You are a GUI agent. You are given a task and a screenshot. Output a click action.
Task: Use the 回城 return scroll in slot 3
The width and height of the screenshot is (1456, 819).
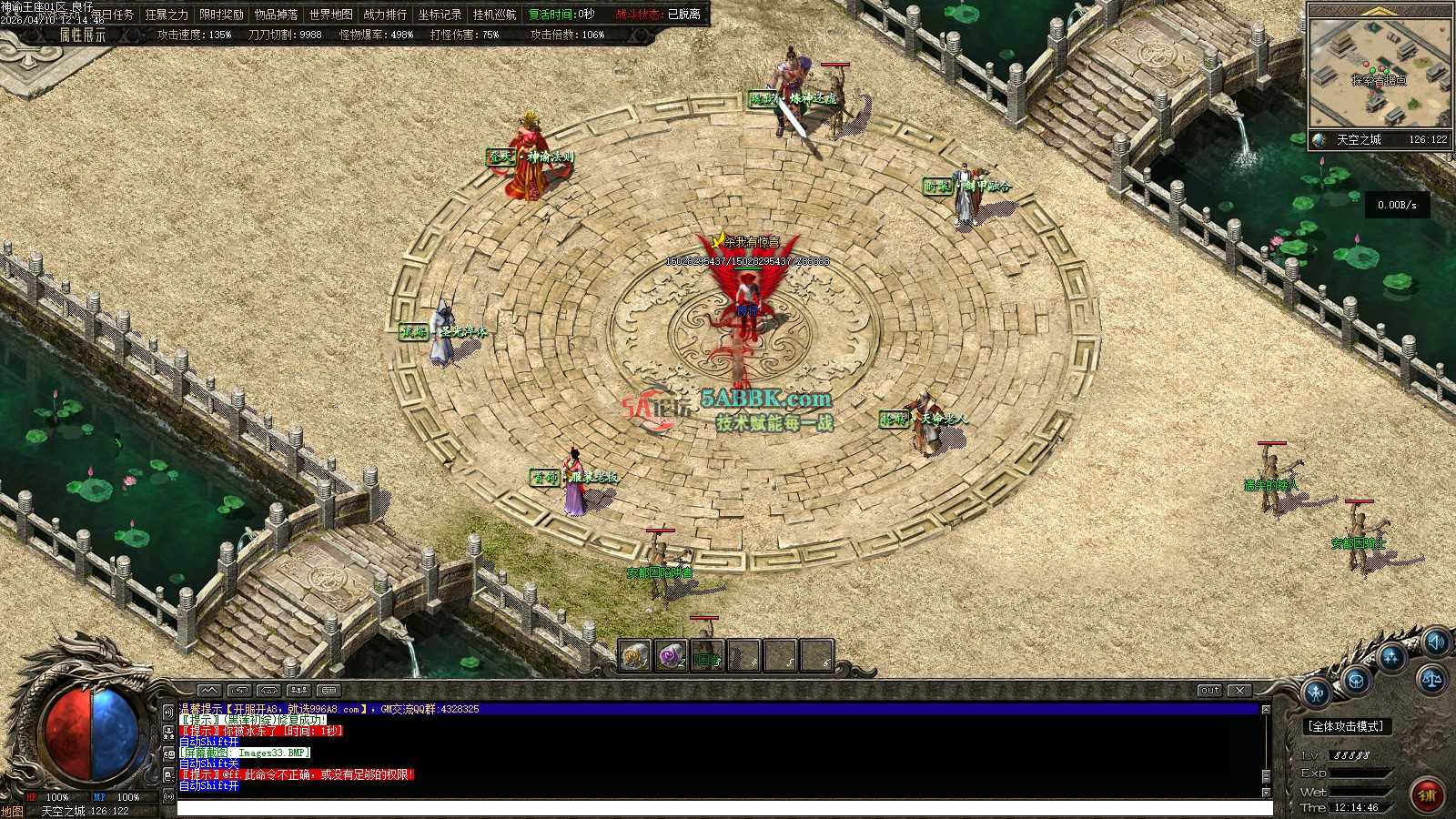[707, 656]
